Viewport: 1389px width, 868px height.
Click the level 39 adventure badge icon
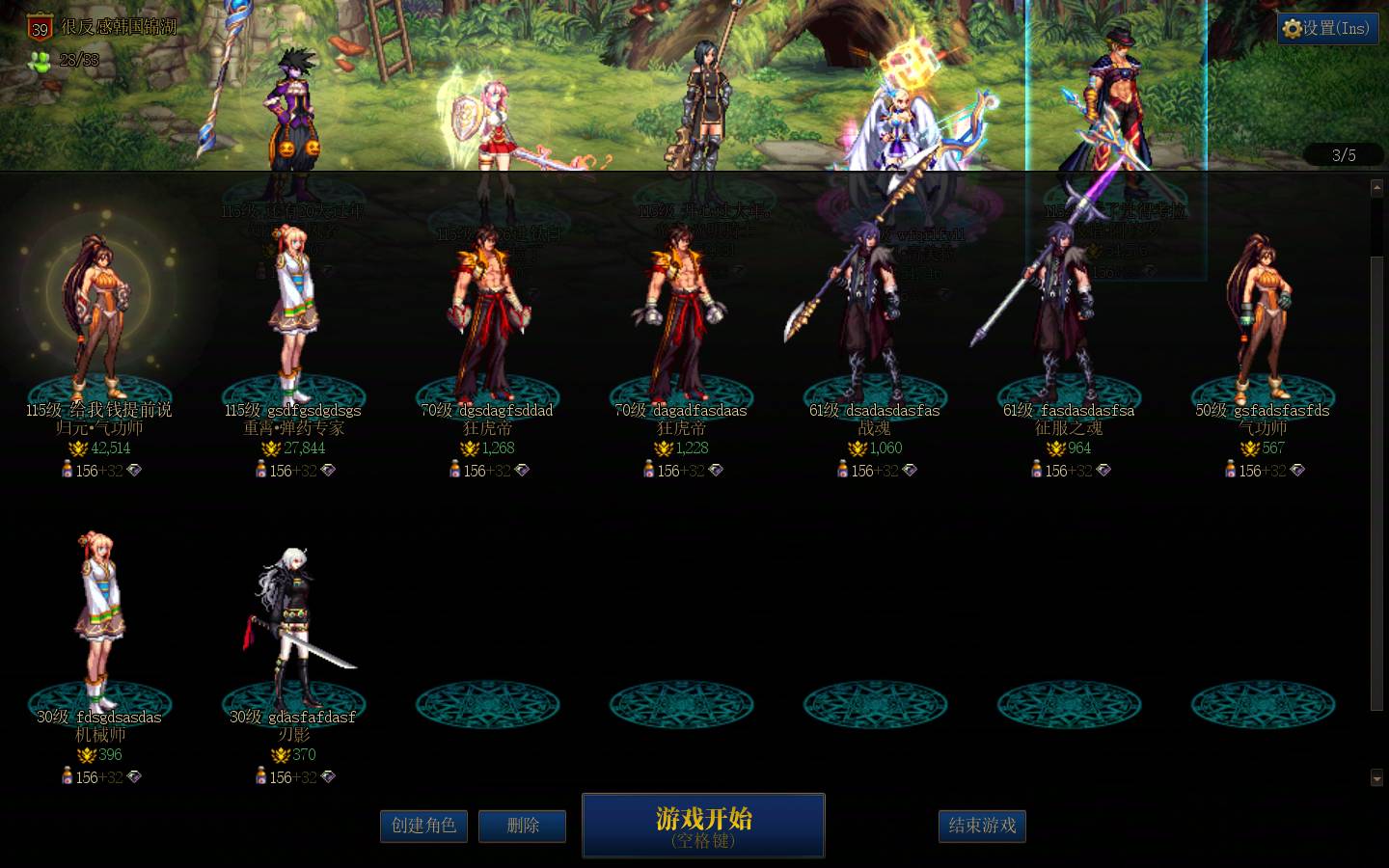click(38, 28)
